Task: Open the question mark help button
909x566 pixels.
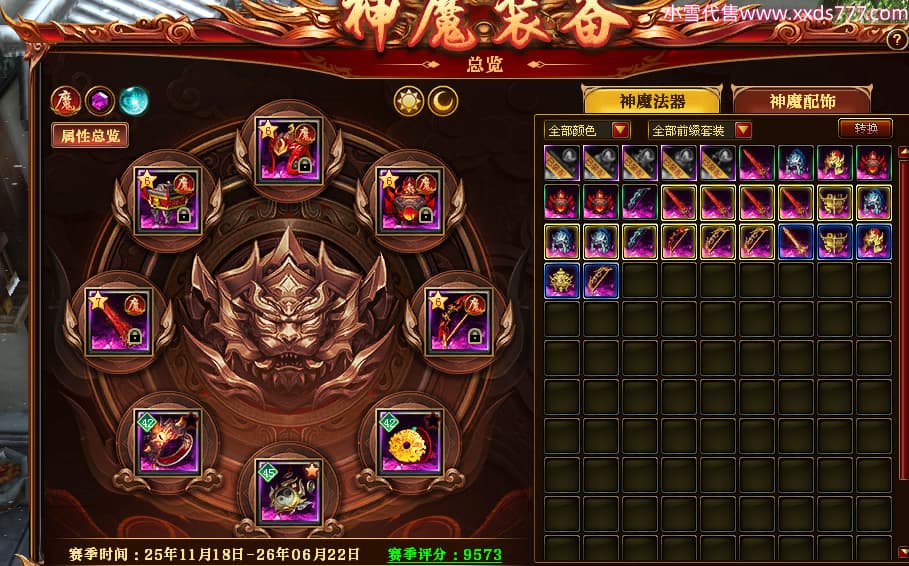Action: [x=897, y=40]
